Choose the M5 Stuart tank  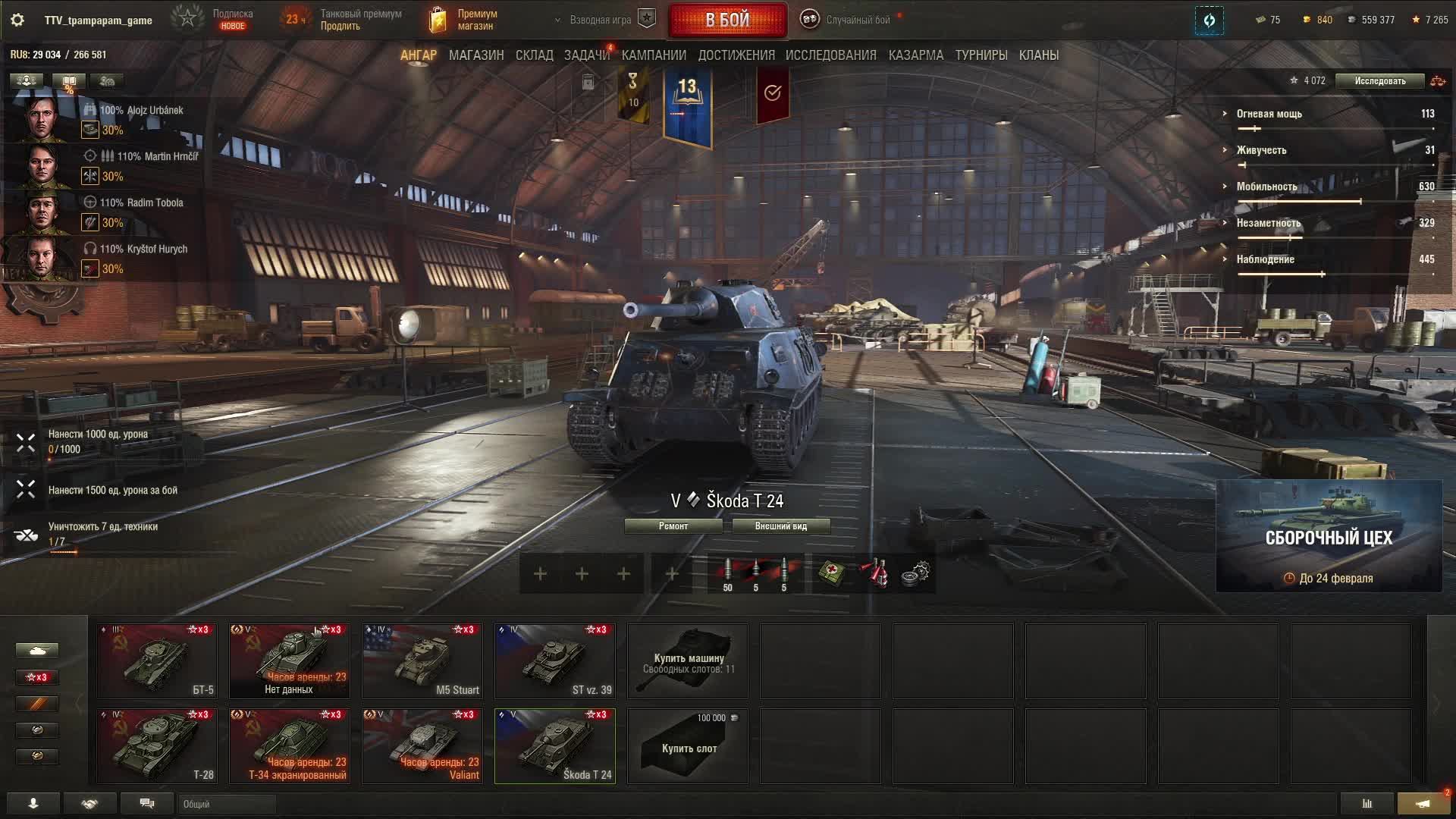tap(422, 661)
